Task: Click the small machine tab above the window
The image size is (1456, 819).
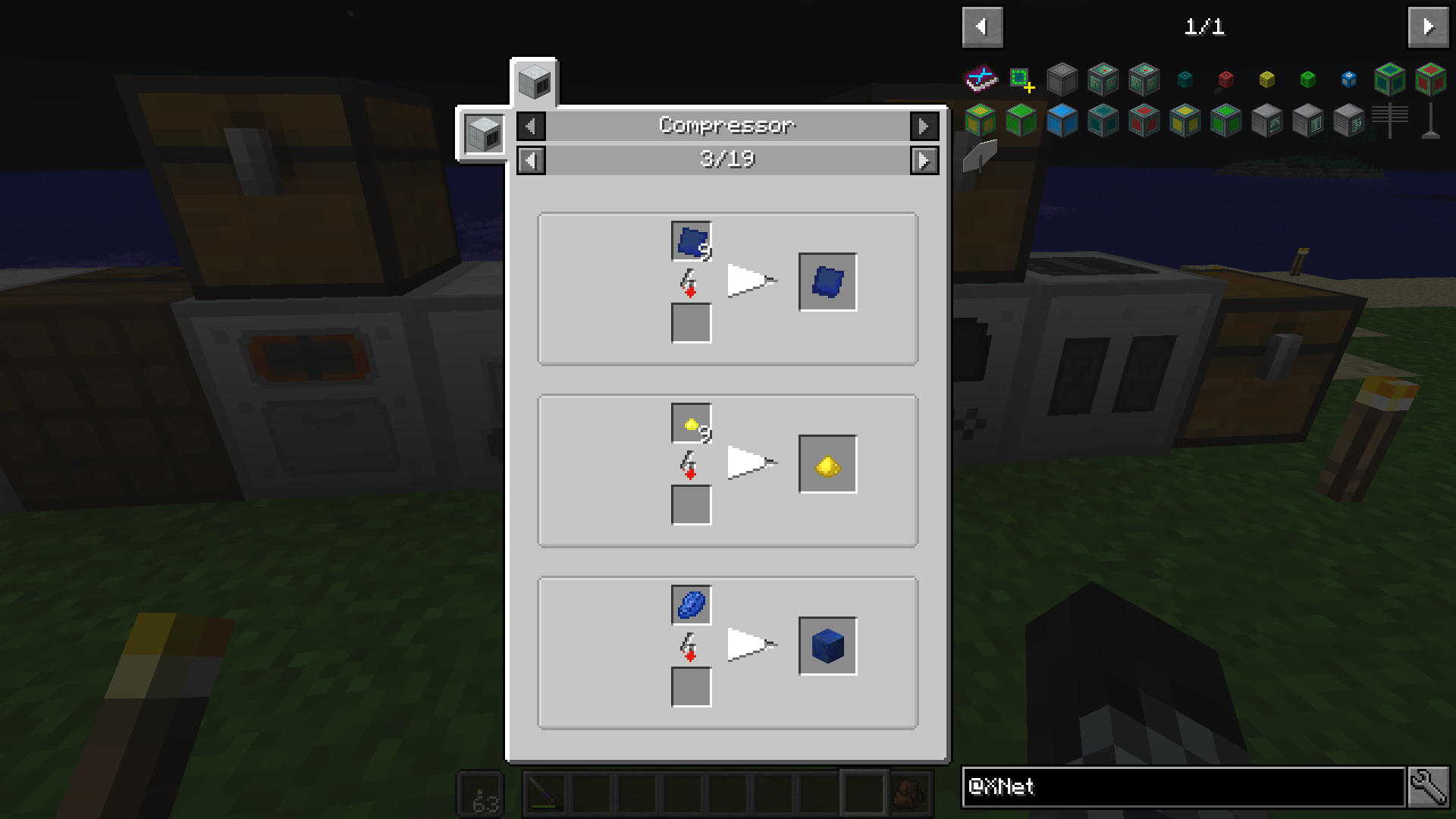Action: click(535, 83)
